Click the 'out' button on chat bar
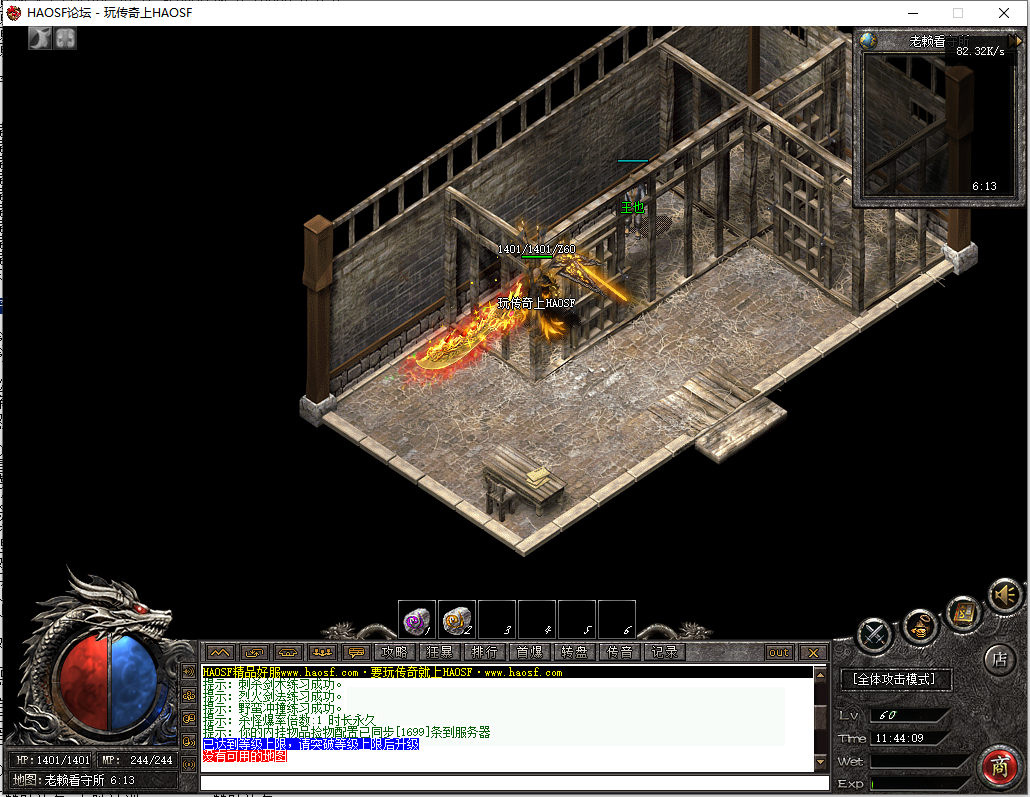Image resolution: width=1030 pixels, height=797 pixels. [779, 652]
